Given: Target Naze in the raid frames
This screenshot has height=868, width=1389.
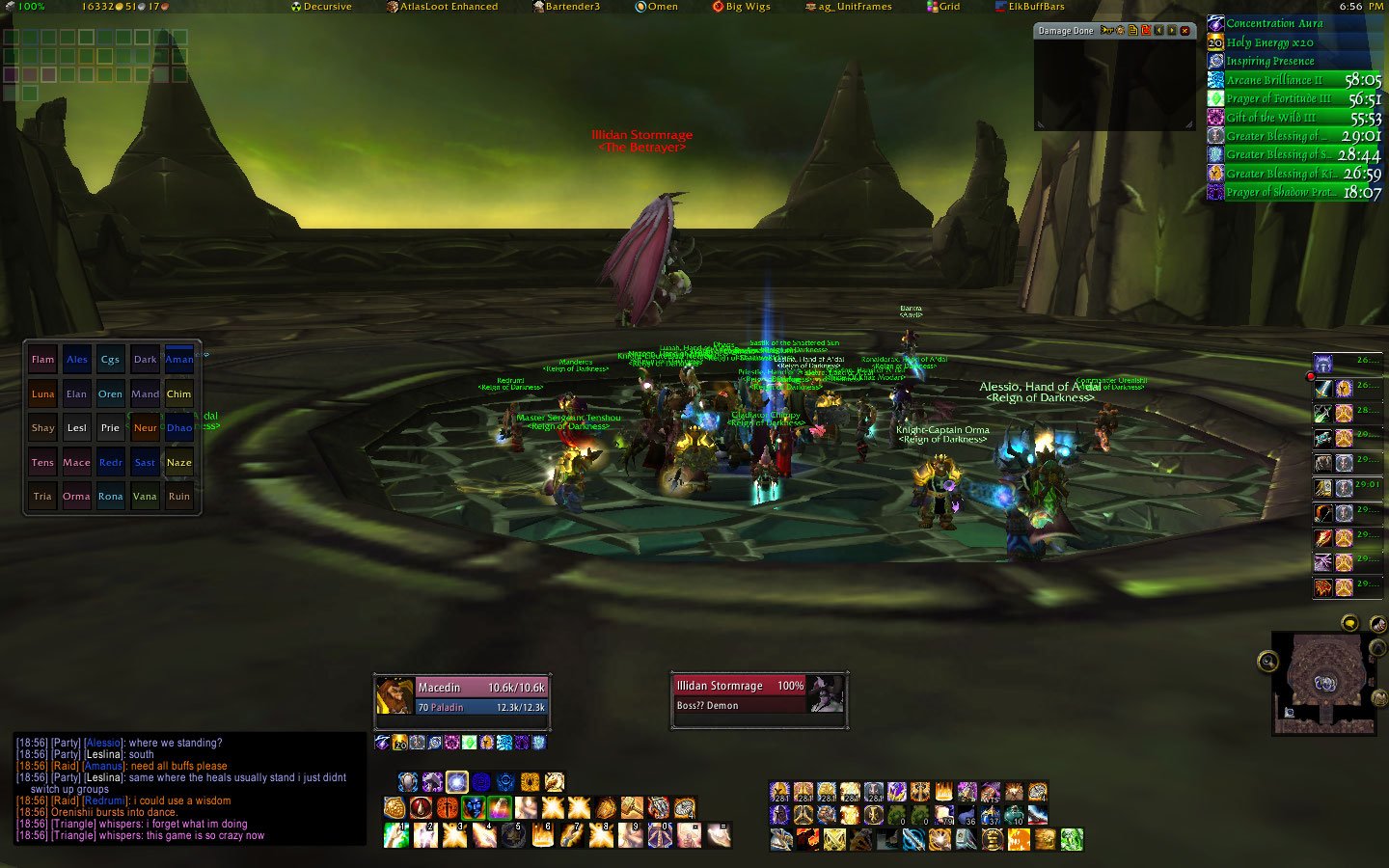Looking at the screenshot, I should coord(179,462).
